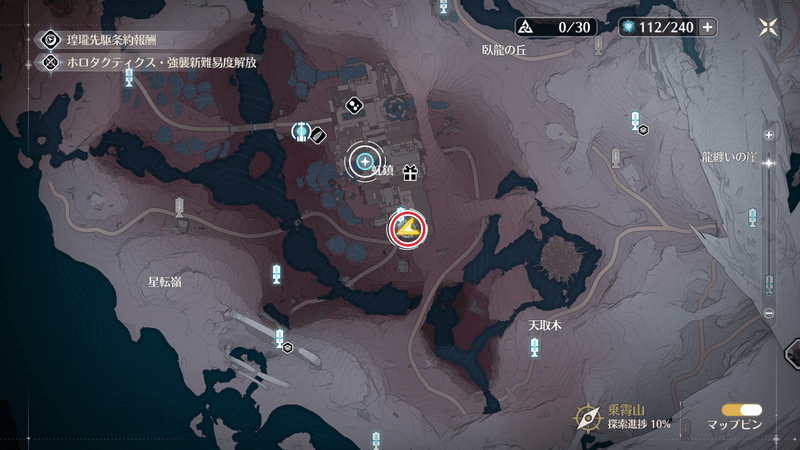800x450 pixels.
Task: Open the 乗霄山 exploration progress compass
Action: [588, 417]
